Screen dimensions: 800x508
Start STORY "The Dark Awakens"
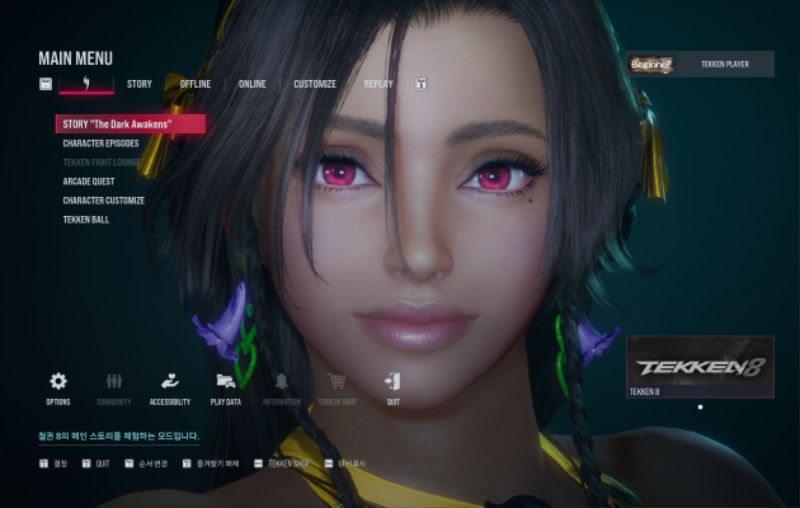pyautogui.click(x=130, y=124)
